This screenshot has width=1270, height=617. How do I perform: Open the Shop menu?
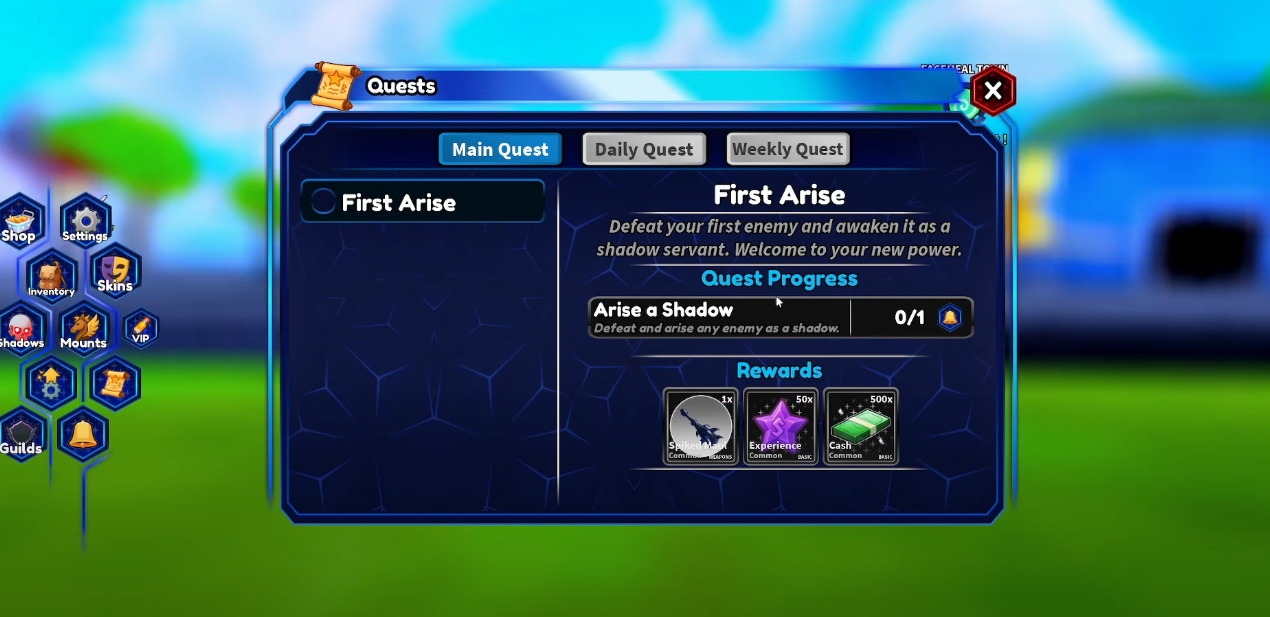(x=19, y=221)
